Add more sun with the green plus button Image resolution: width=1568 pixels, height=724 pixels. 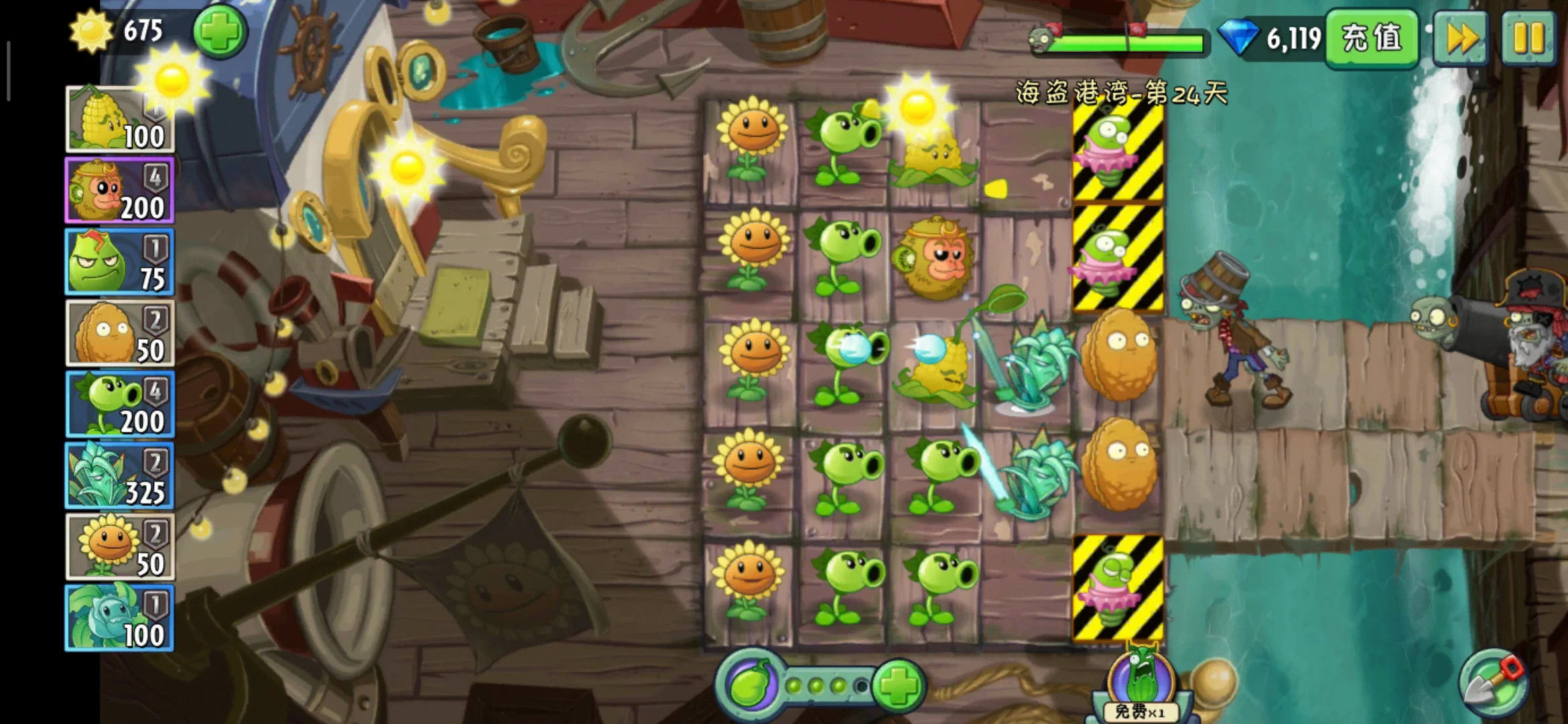pos(220,32)
